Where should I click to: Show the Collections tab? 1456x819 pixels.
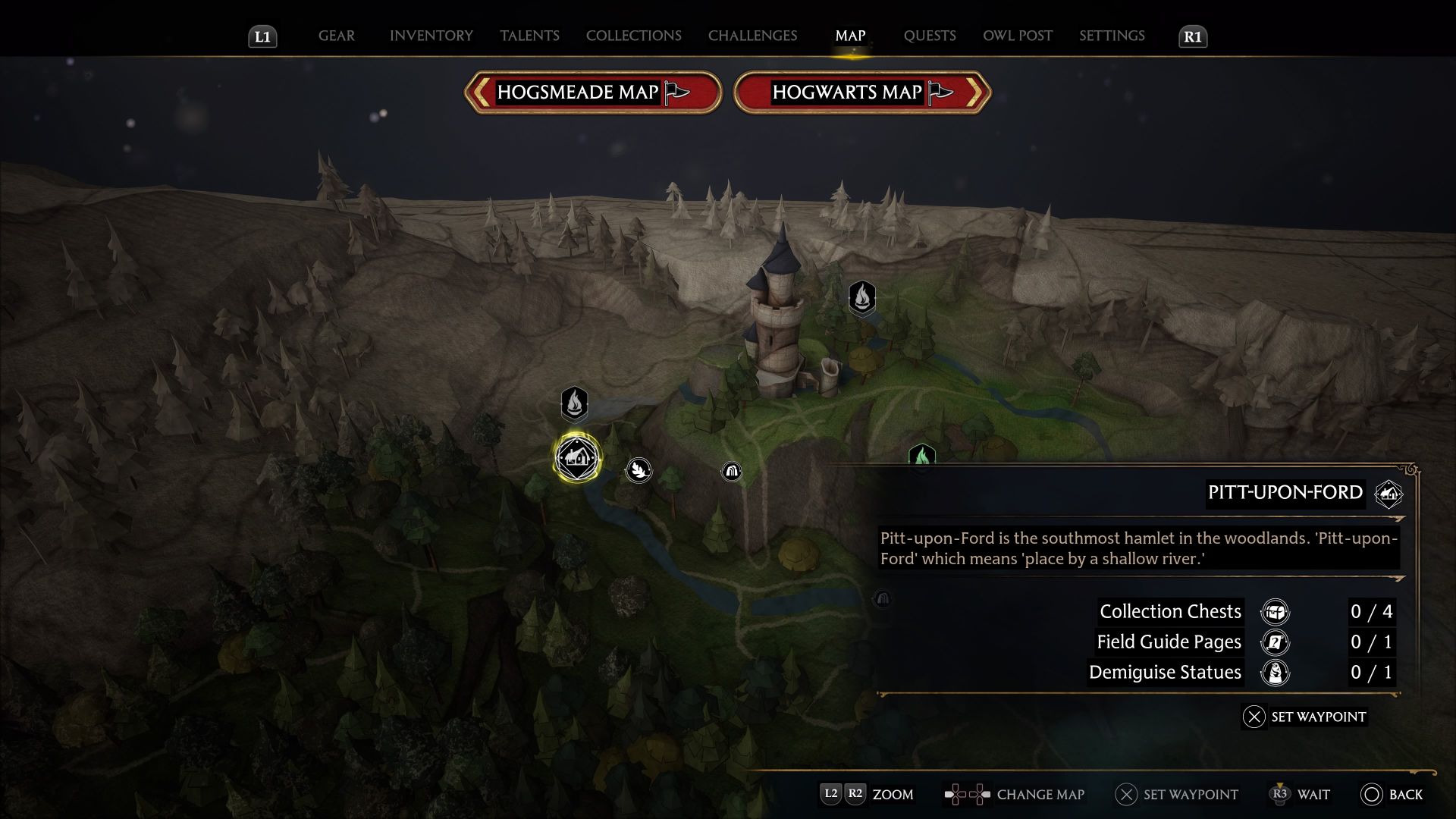click(633, 36)
